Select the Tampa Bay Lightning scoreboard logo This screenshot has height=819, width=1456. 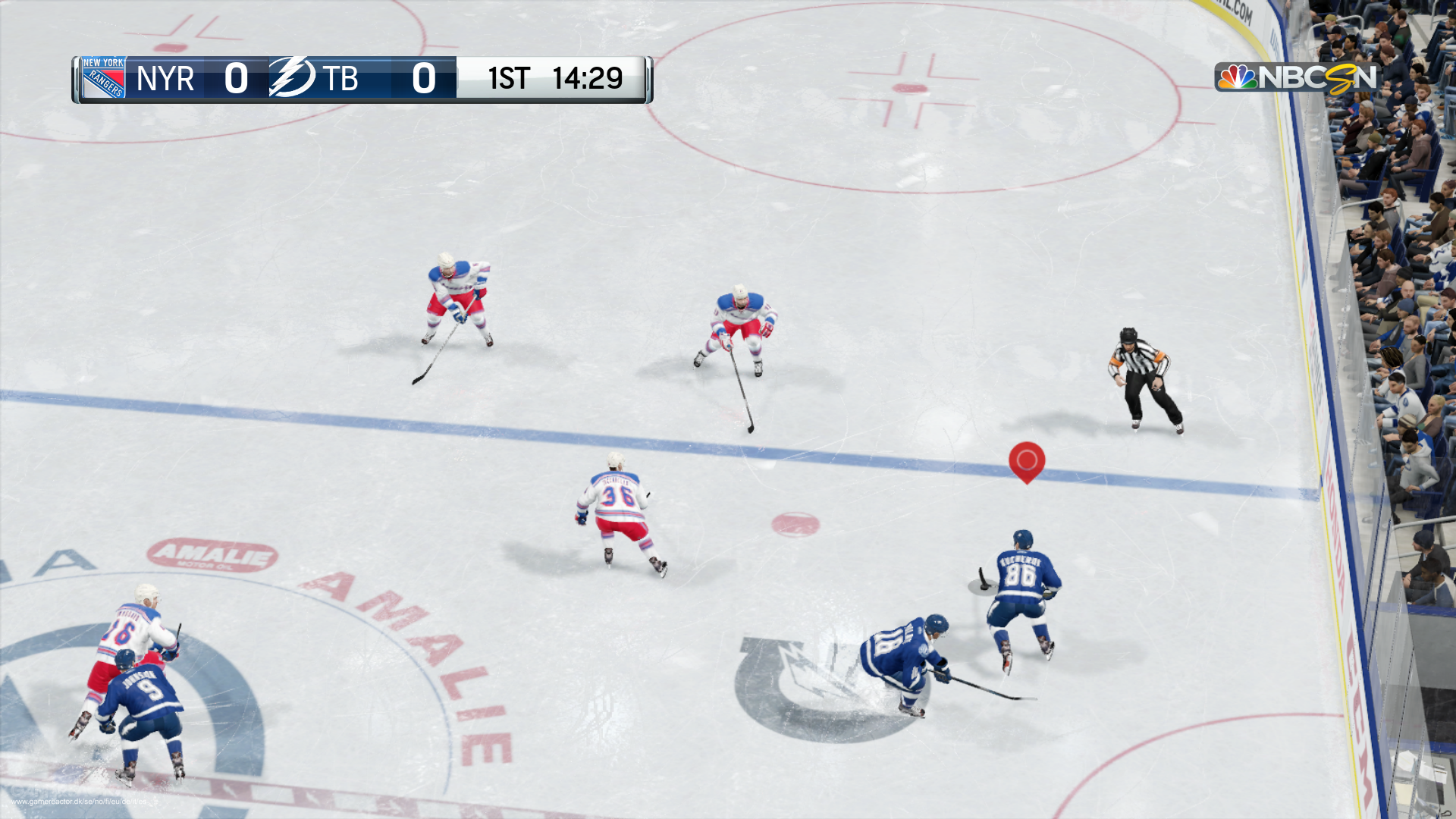click(291, 77)
